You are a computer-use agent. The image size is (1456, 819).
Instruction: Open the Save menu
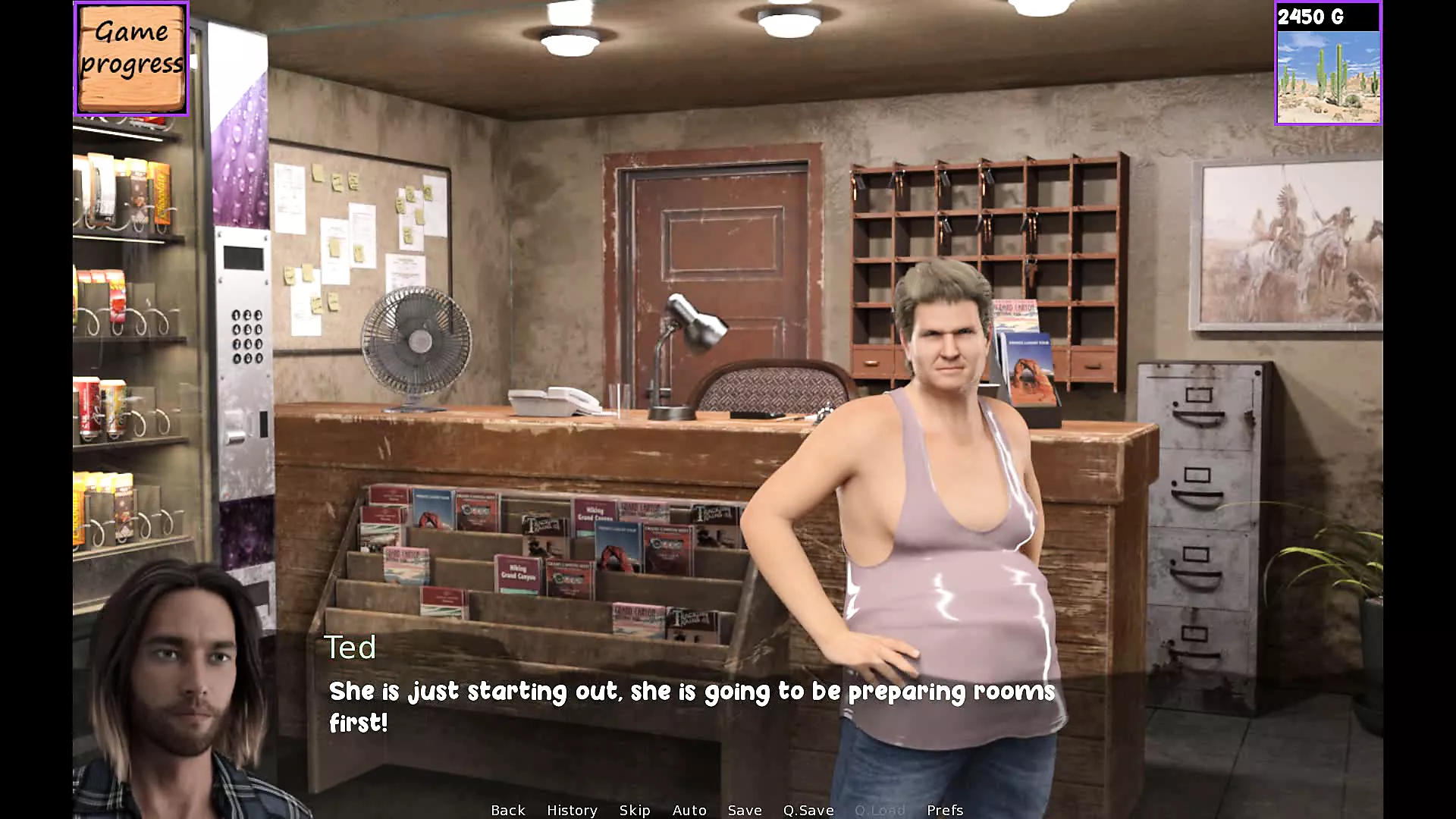coord(744,810)
